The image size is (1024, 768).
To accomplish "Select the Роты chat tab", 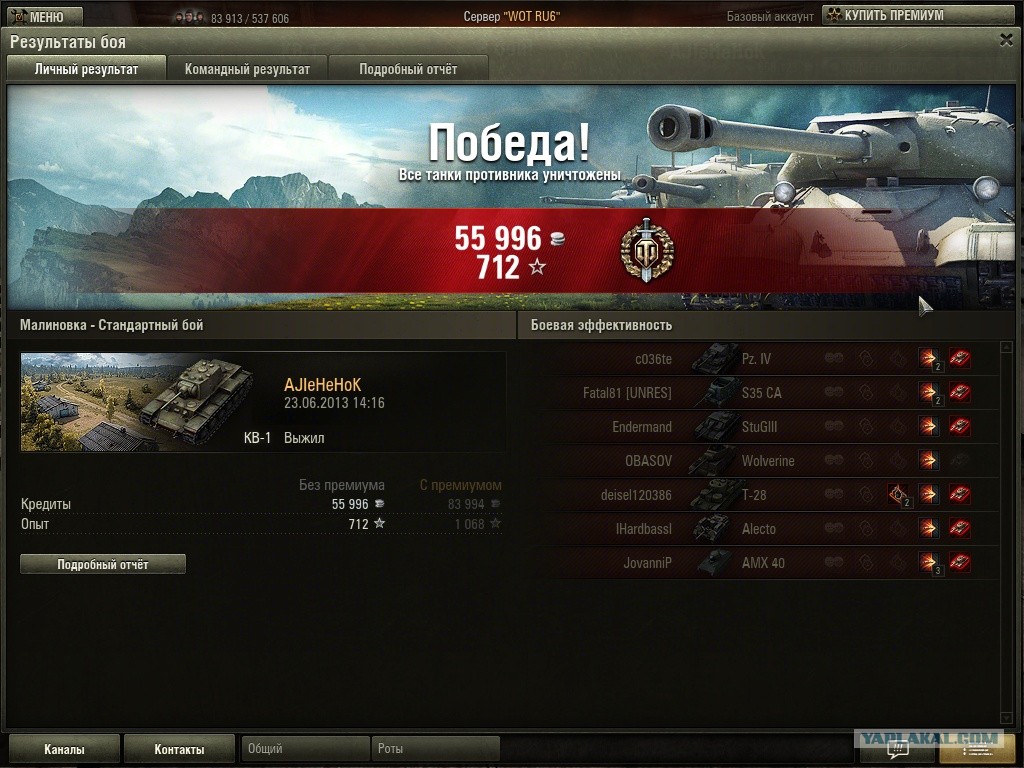I will tap(435, 749).
